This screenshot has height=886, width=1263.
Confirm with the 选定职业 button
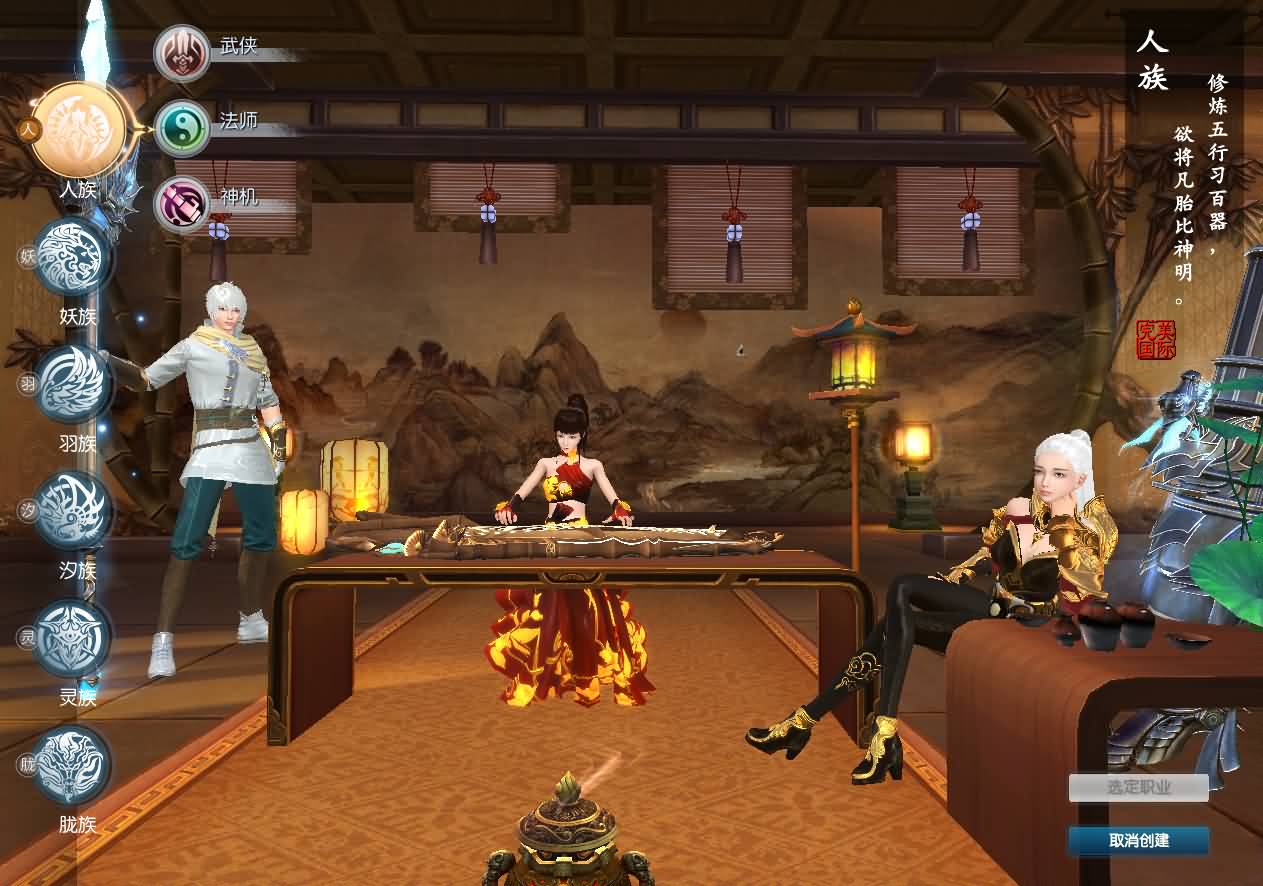tap(1138, 788)
